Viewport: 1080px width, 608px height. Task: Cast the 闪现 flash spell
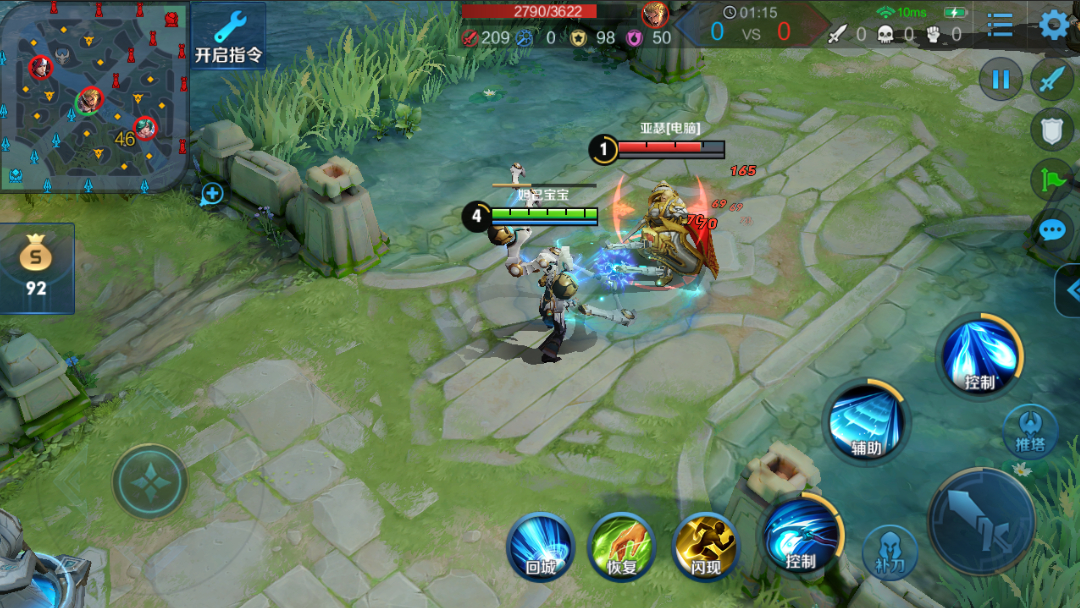click(x=706, y=547)
